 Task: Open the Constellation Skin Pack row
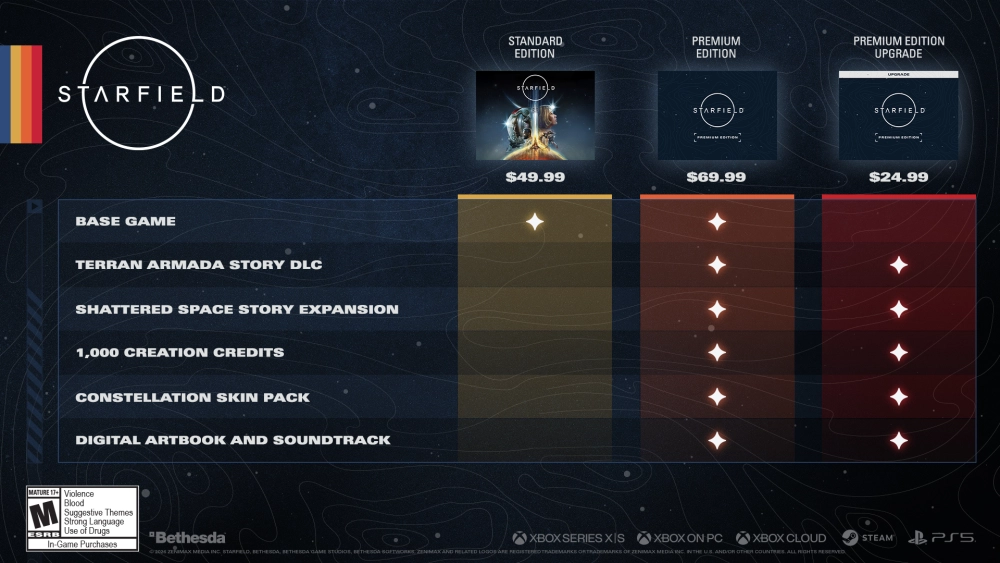192,397
